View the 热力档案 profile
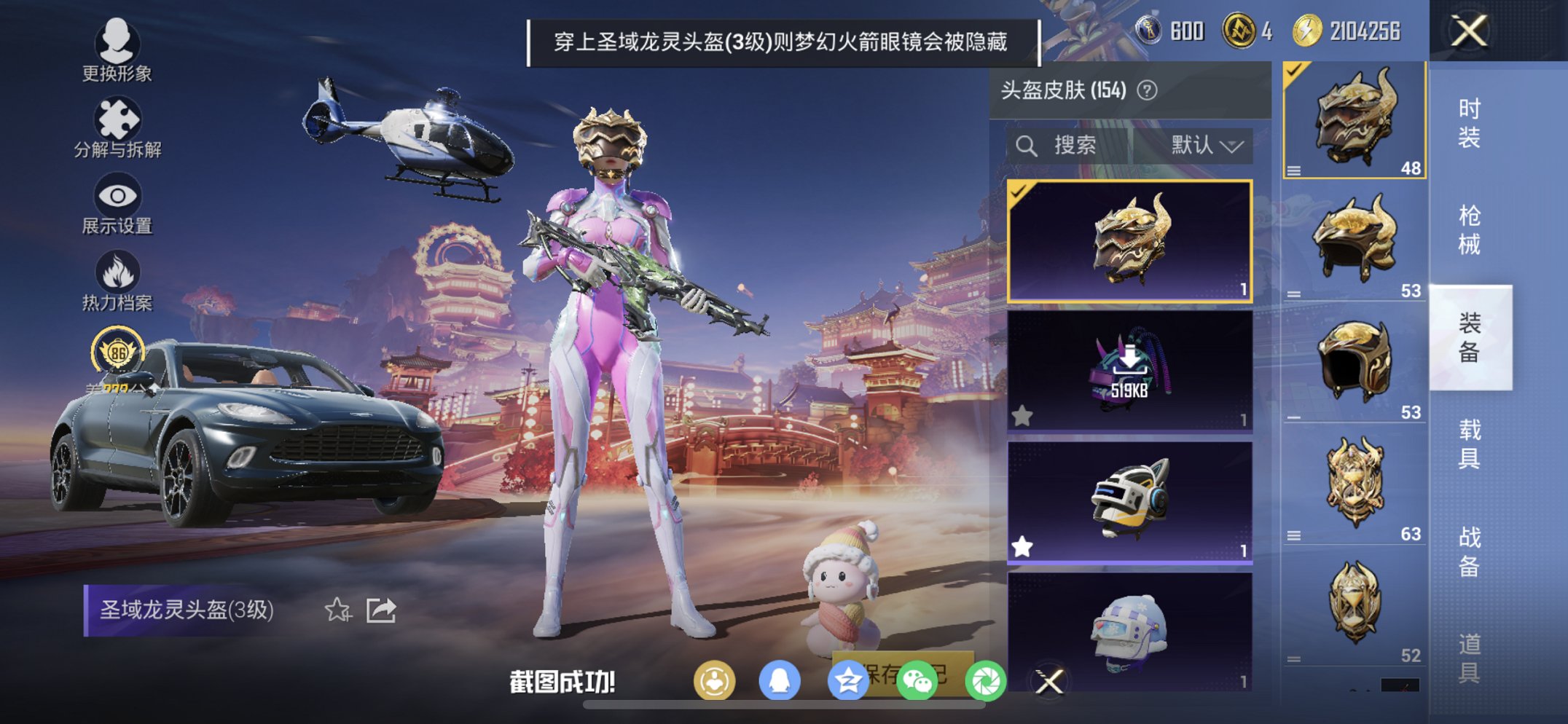 point(119,280)
